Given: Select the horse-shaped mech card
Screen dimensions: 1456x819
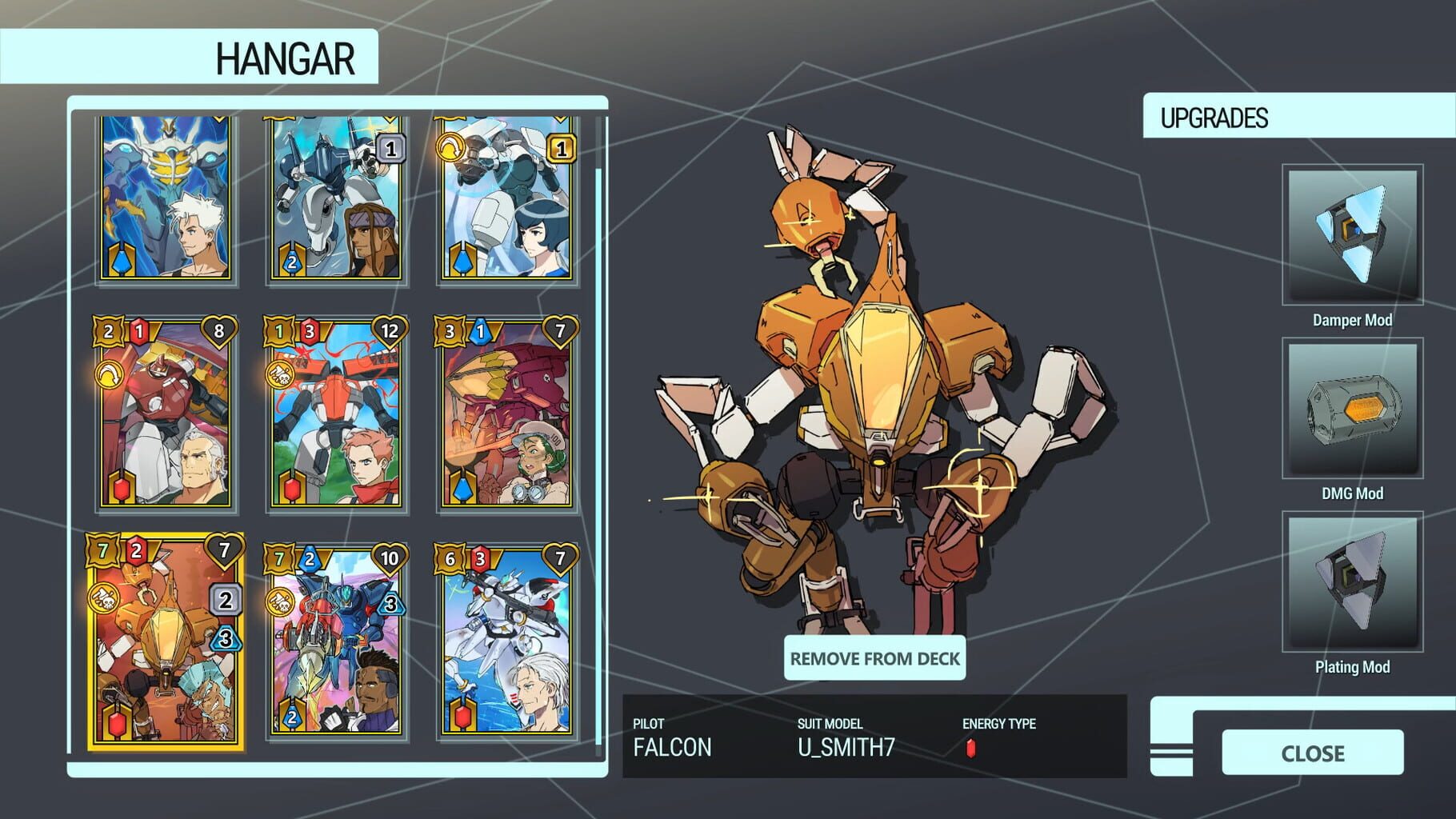Looking at the screenshot, I should coord(334,200).
